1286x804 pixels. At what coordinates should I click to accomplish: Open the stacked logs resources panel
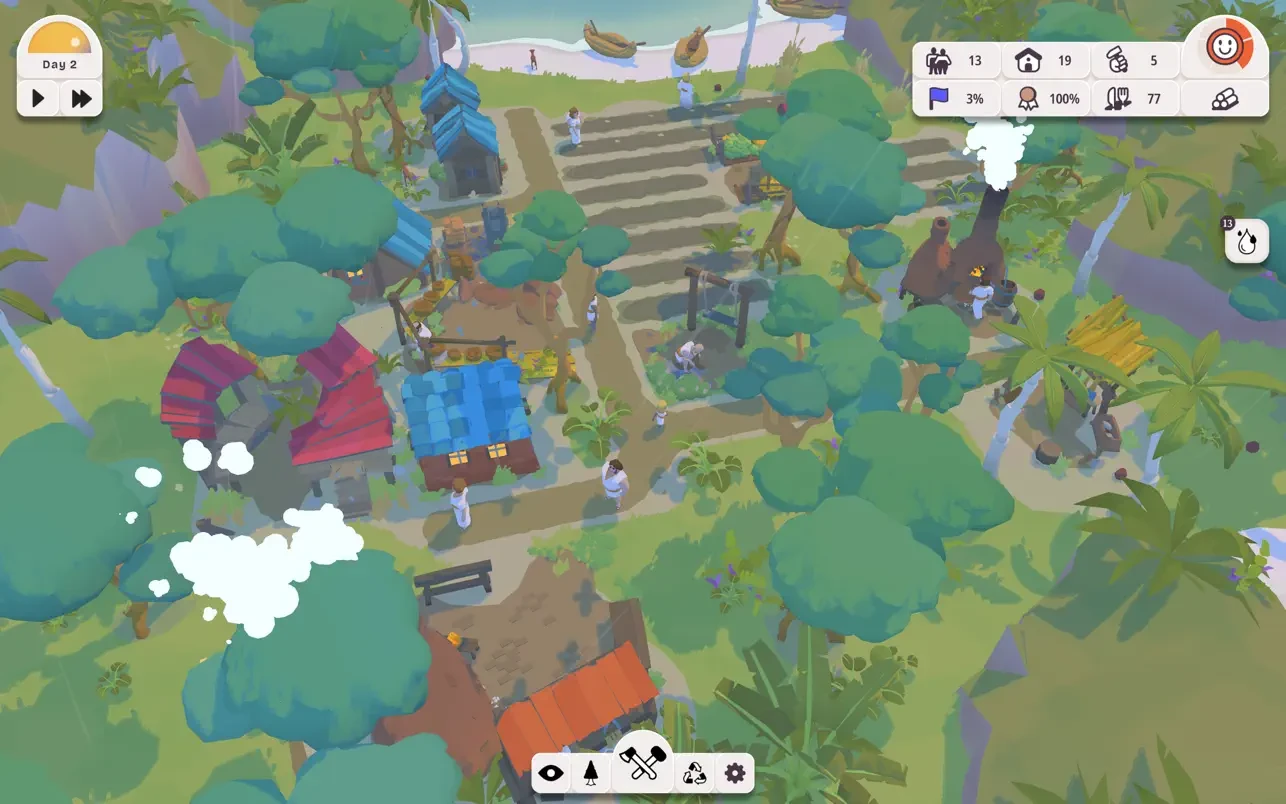(1224, 99)
